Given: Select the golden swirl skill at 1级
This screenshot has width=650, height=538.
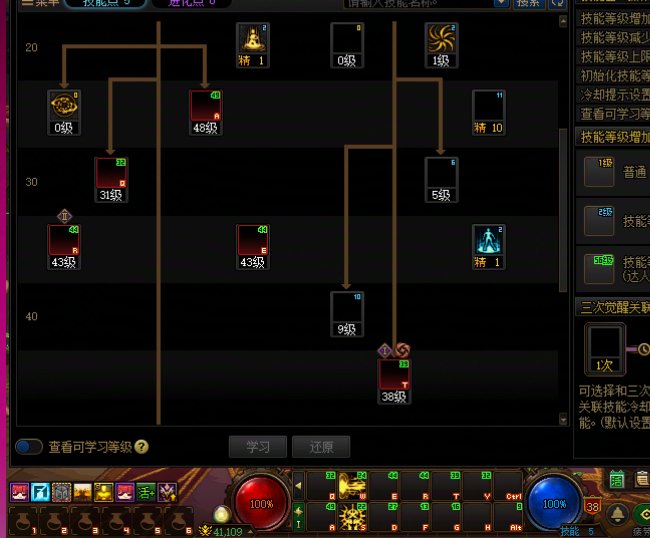Looking at the screenshot, I should coord(441,39).
